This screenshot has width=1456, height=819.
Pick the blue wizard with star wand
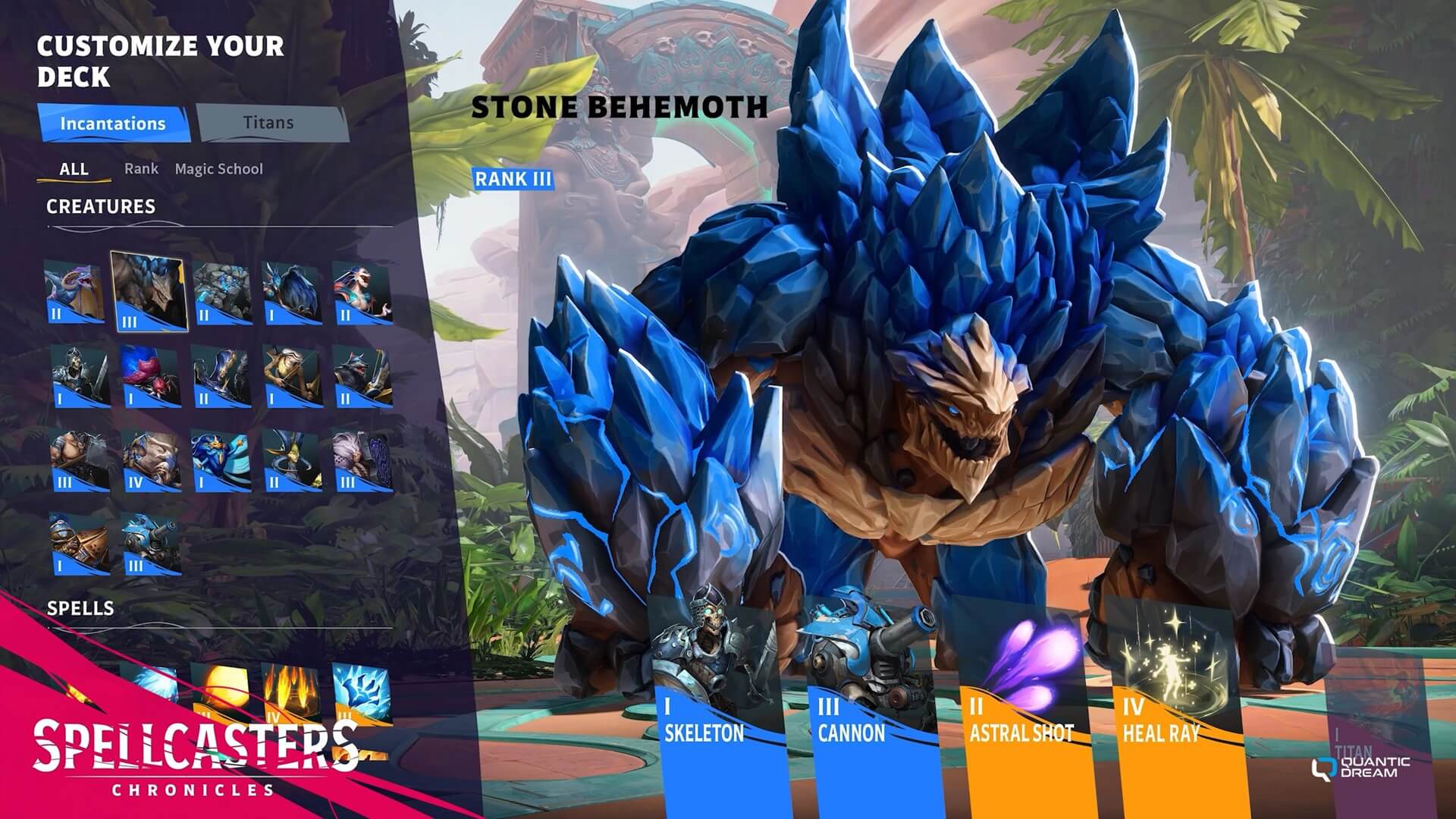221,461
